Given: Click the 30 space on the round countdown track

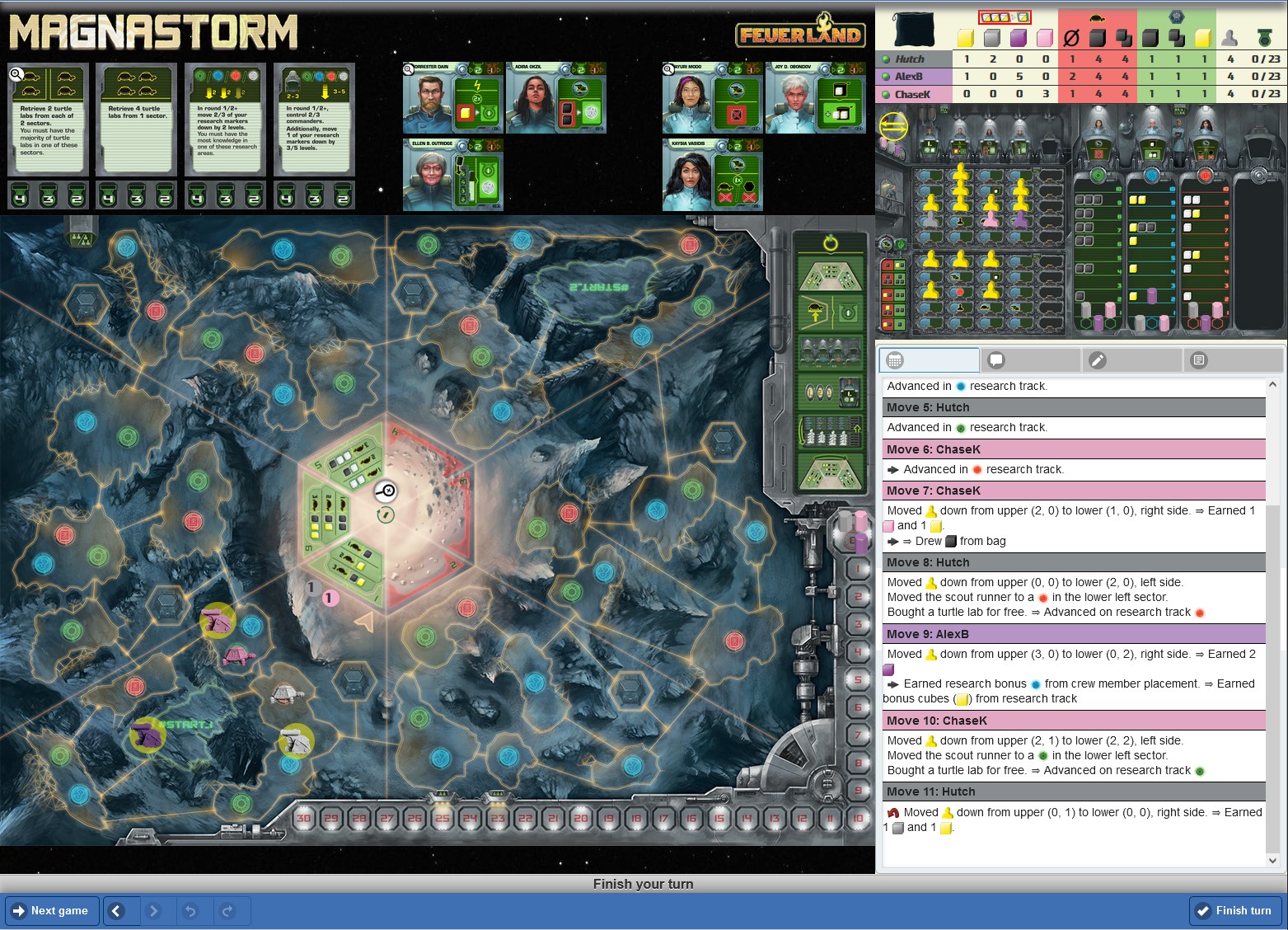Looking at the screenshot, I should tap(303, 817).
